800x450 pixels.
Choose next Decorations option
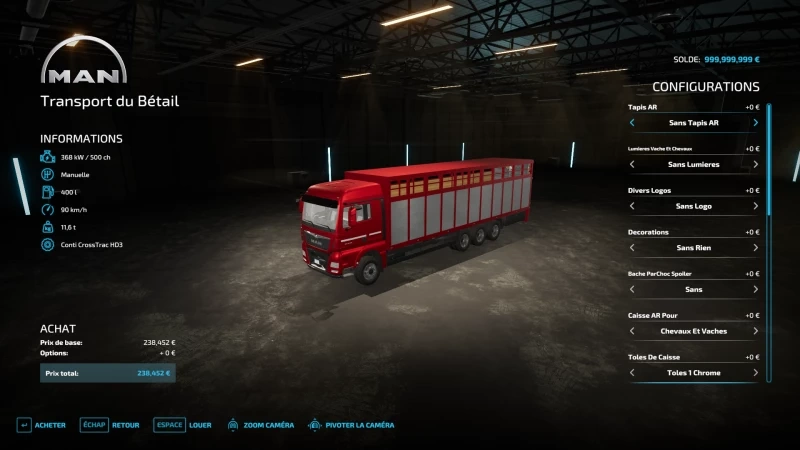click(755, 248)
